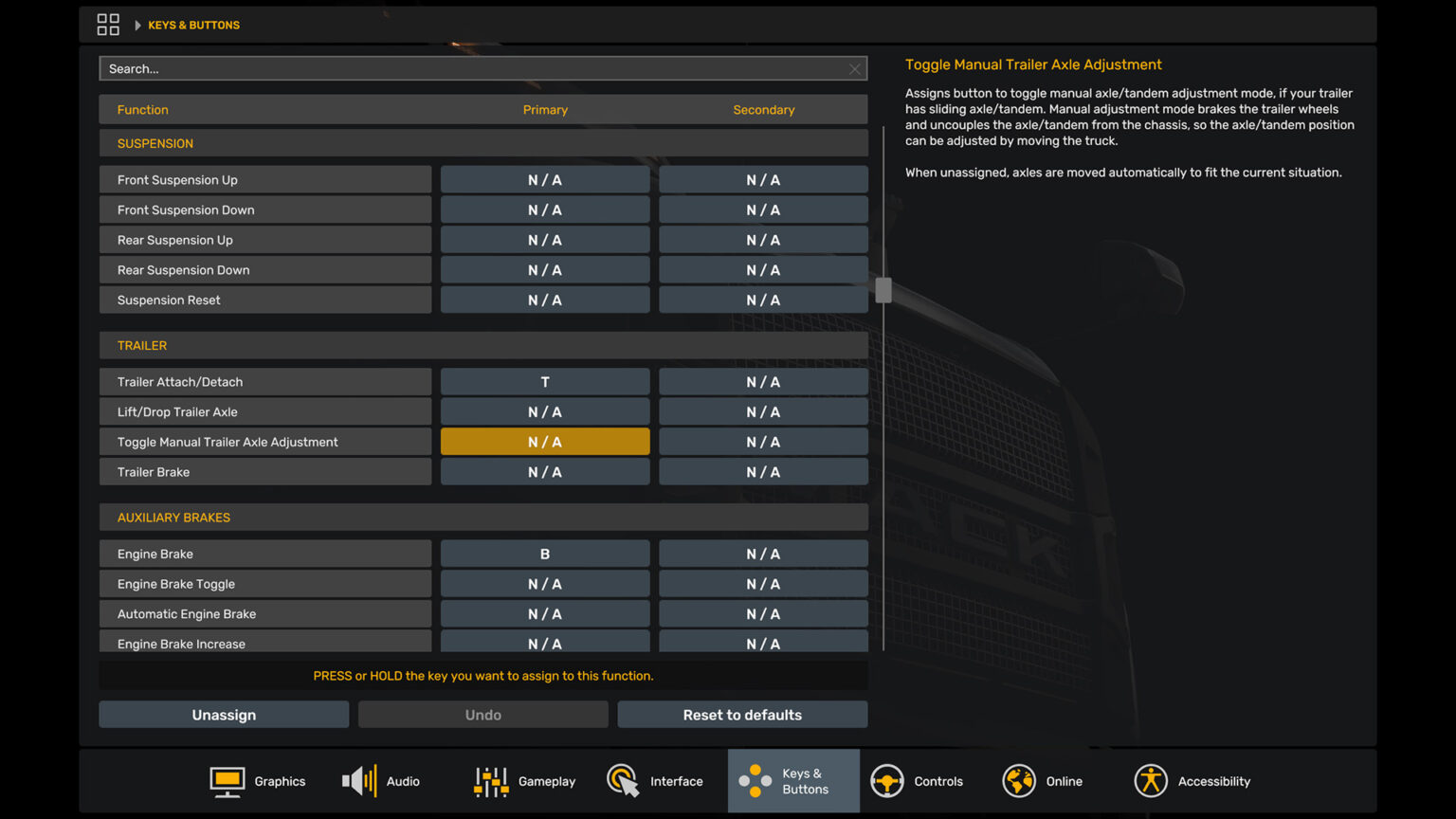Image resolution: width=1456 pixels, height=819 pixels.
Task: Select the Graphics monitor icon
Action: (x=227, y=780)
